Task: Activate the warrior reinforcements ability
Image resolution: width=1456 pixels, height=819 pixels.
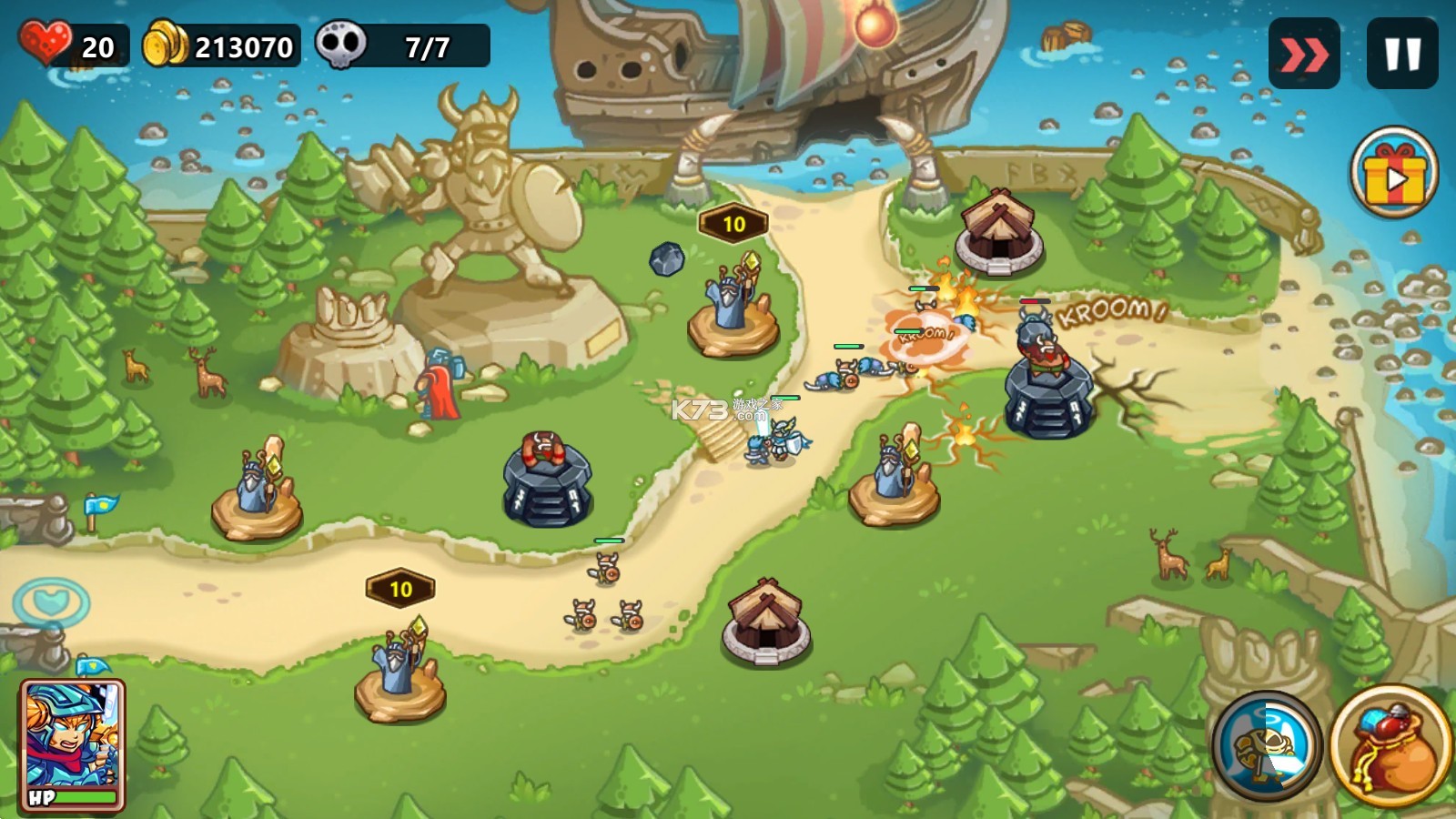Action: click(x=1267, y=744)
